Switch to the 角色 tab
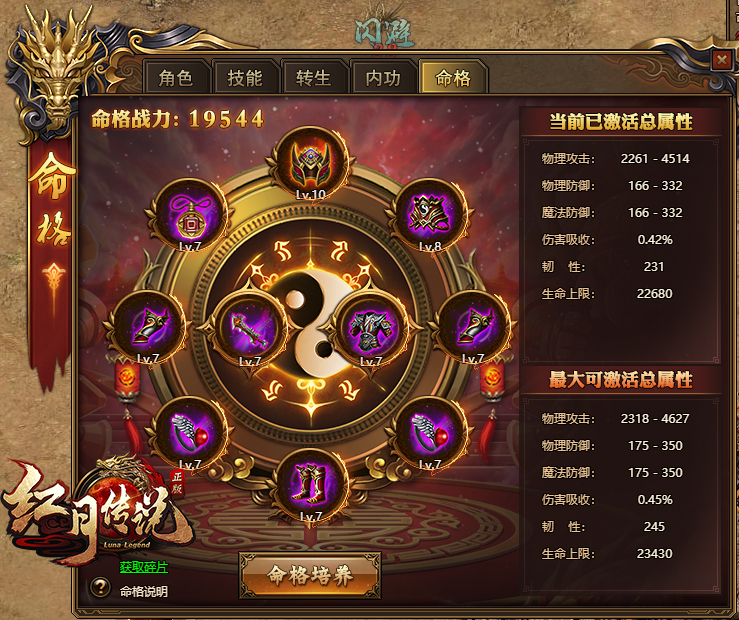This screenshot has width=739, height=620. 175,78
